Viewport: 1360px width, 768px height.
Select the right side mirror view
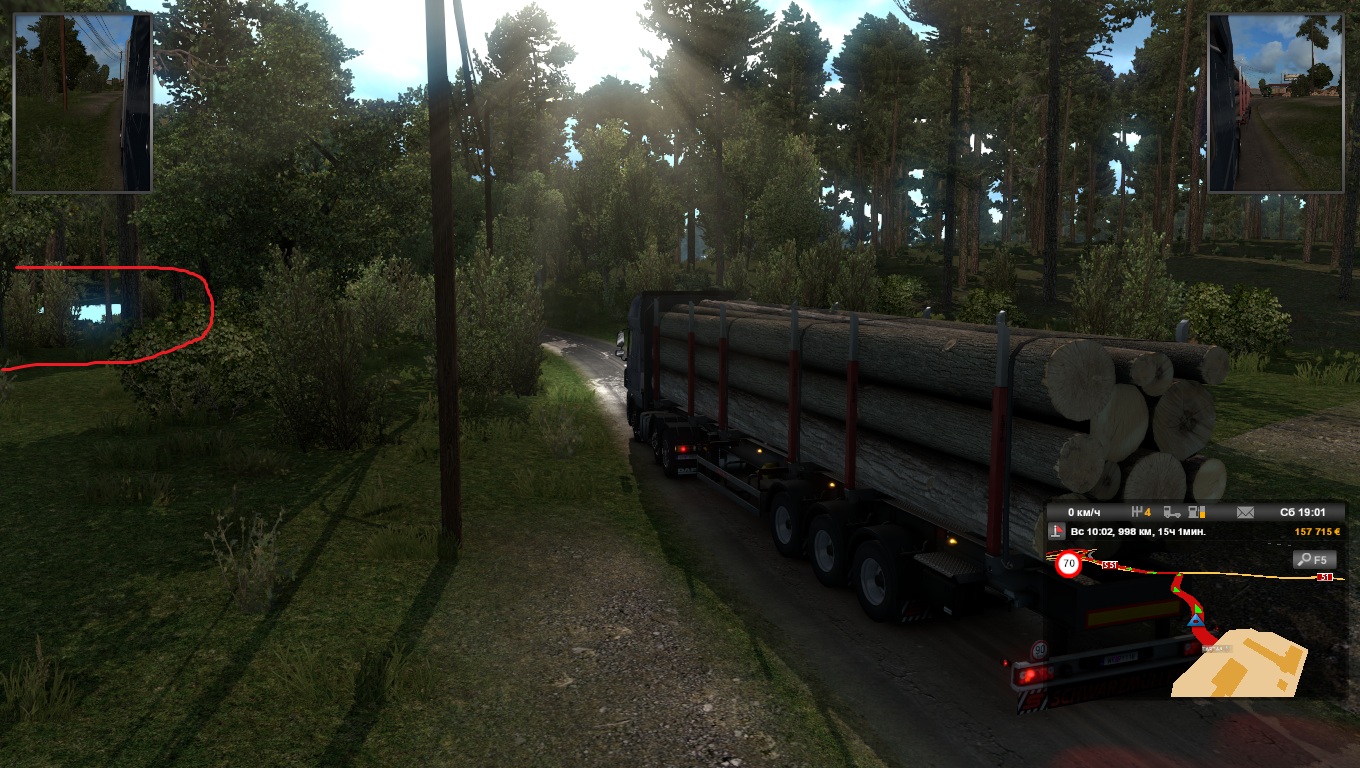1275,103
